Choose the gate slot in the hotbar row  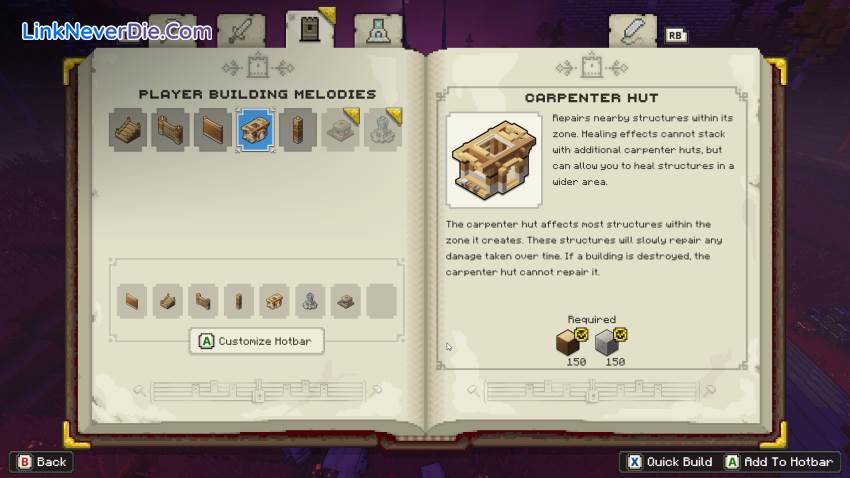click(x=204, y=300)
